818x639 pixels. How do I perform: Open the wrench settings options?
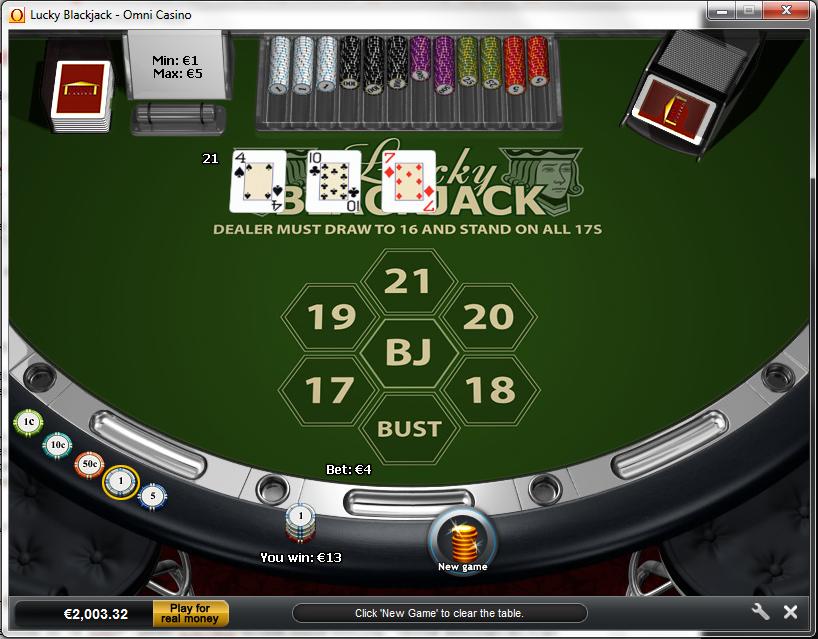(x=760, y=612)
